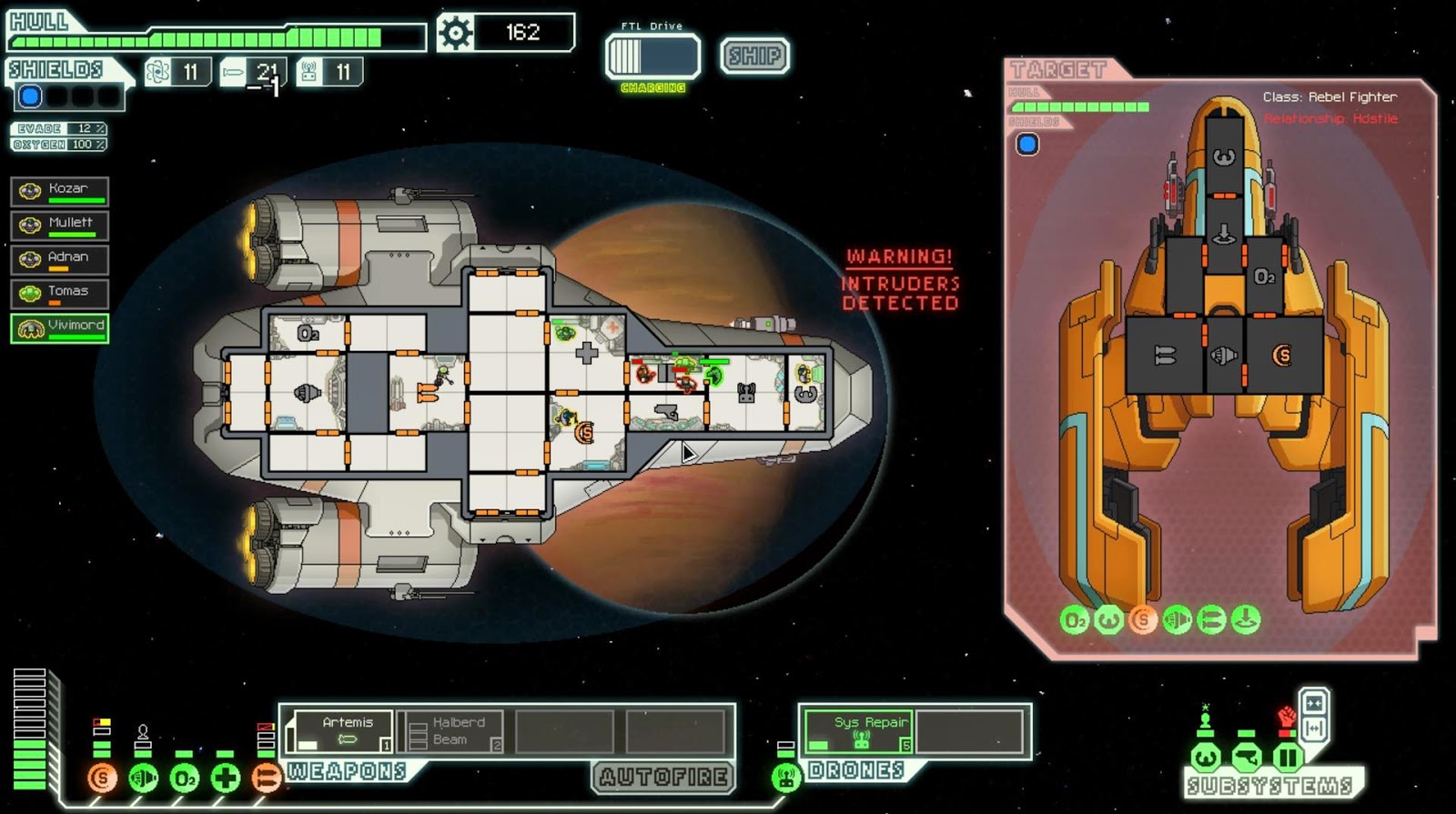This screenshot has width=1456, height=814.
Task: Select the weapons system power icon
Action: click(x=267, y=779)
